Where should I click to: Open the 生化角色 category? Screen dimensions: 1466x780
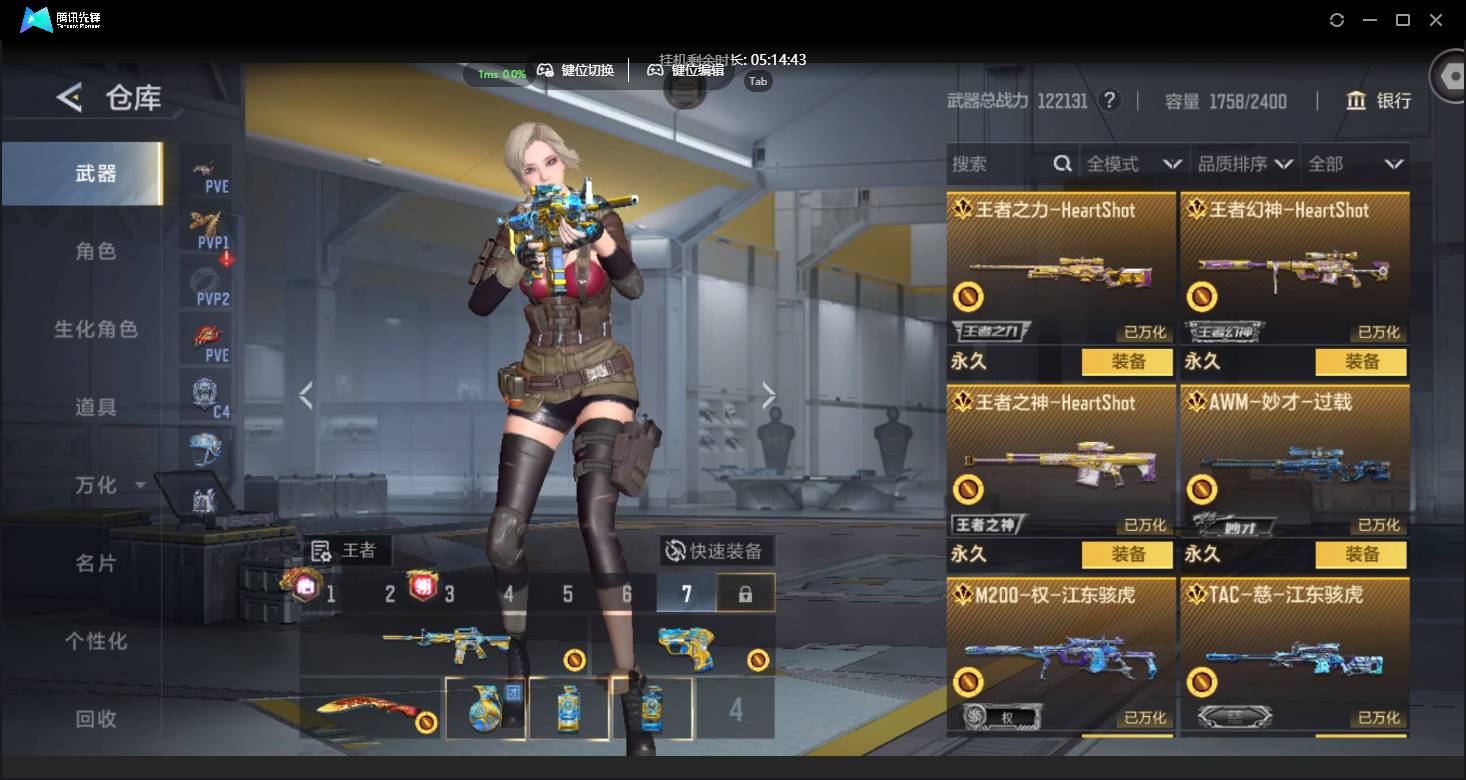tap(96, 329)
